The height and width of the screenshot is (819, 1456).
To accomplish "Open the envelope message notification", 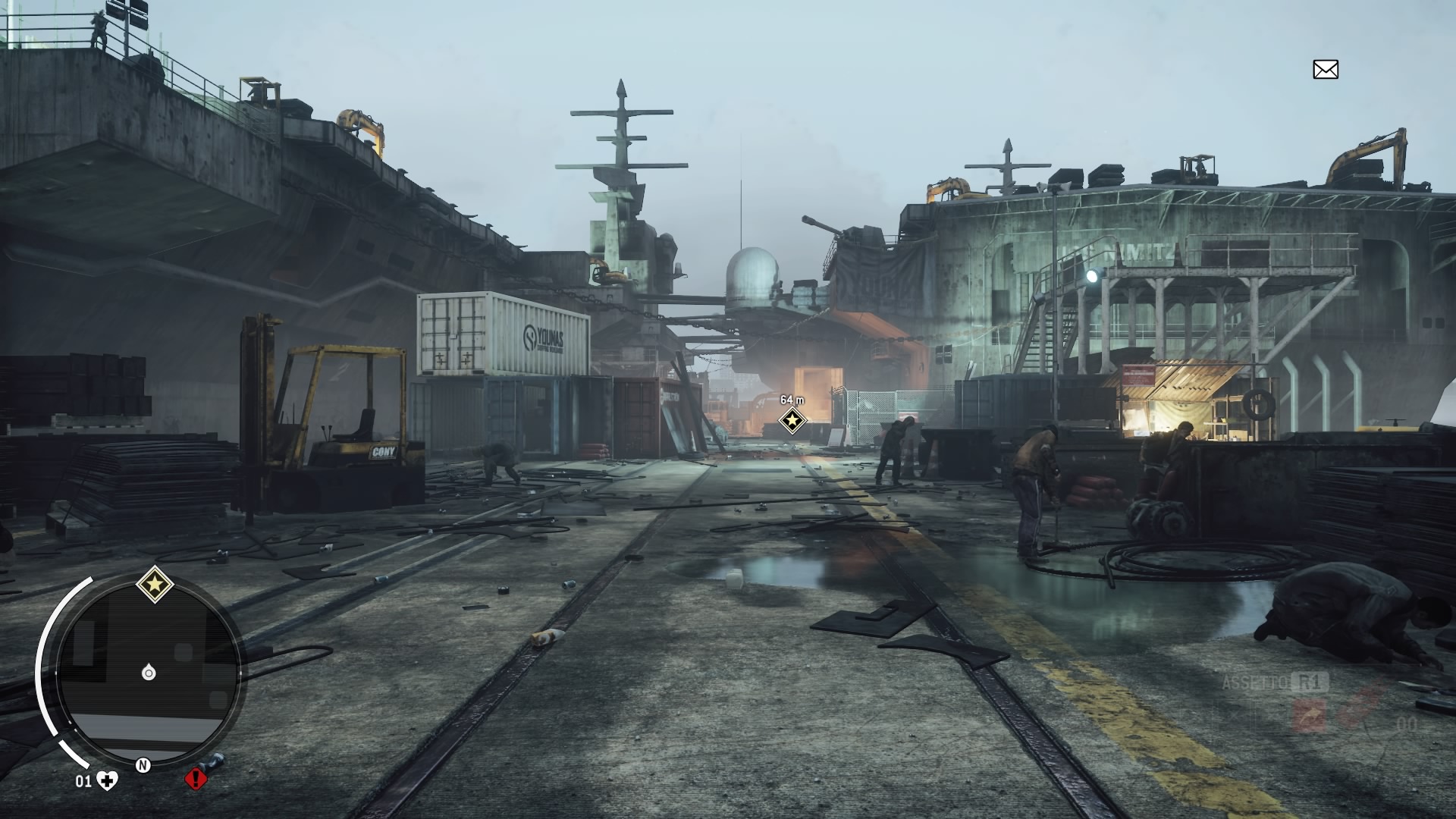I will pyautogui.click(x=1325, y=70).
